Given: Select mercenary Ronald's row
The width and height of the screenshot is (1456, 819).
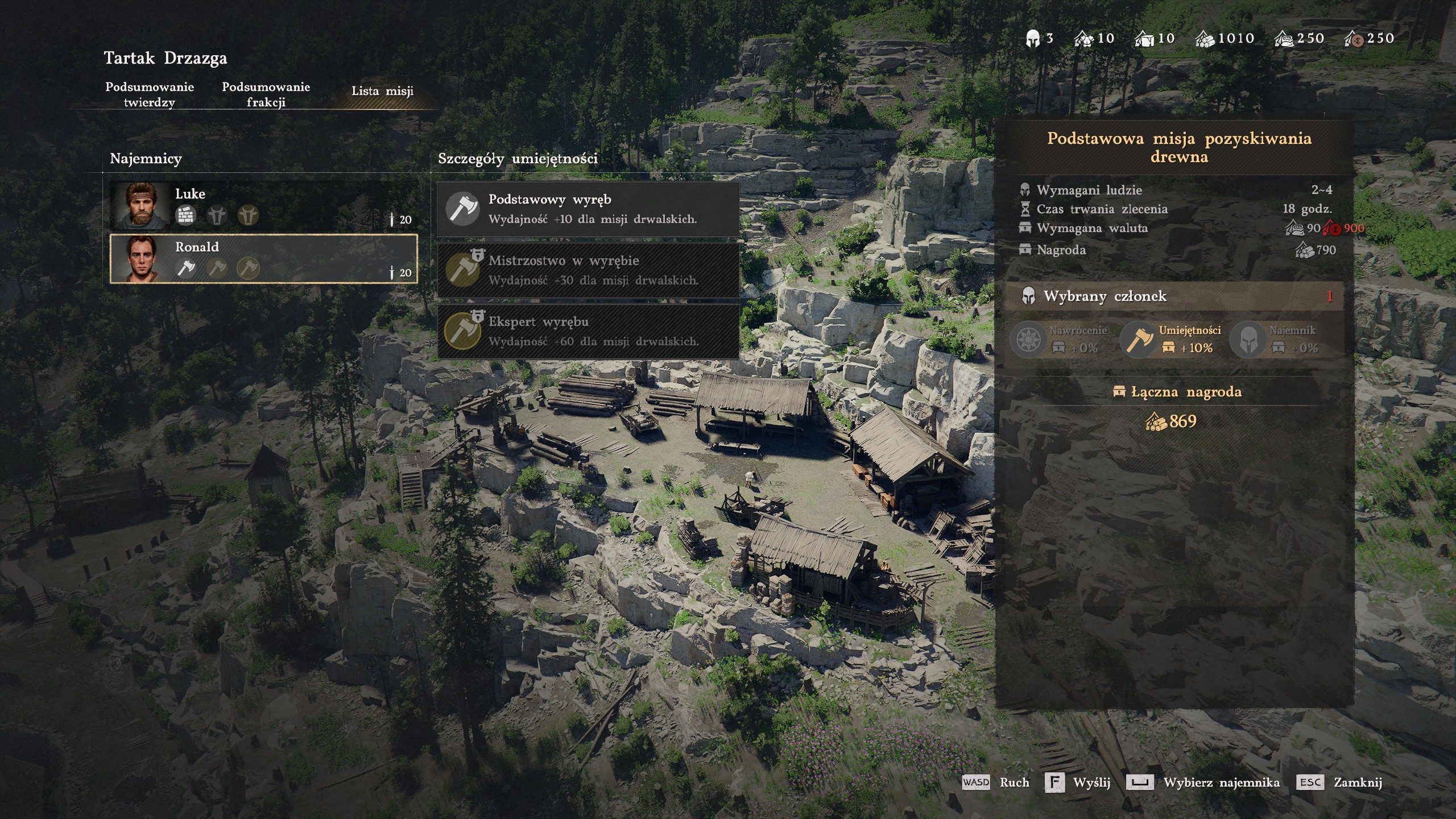Looking at the screenshot, I should click(x=263, y=259).
